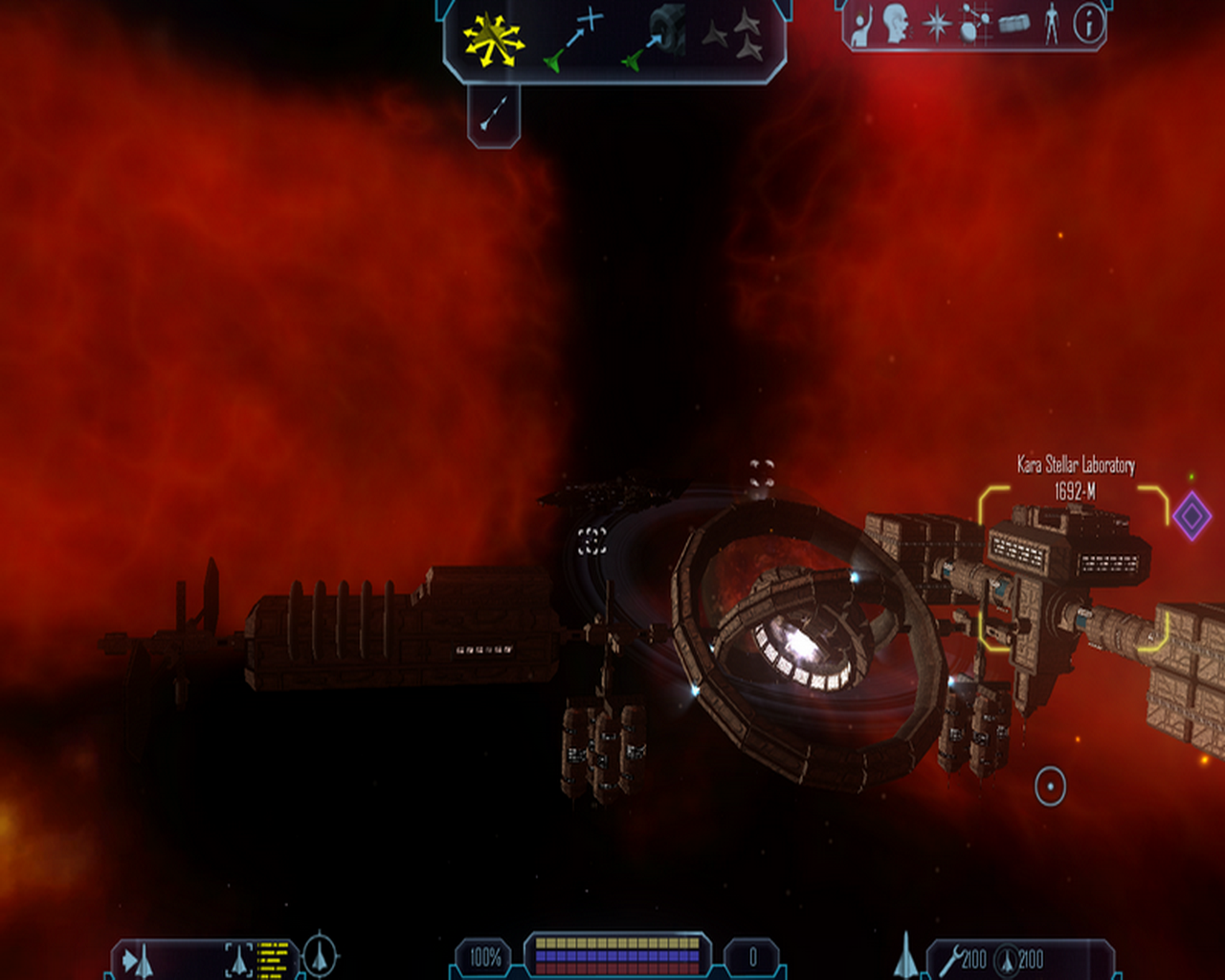Screen dimensions: 1225x980
Task: Click the single missile icon below toolbar
Action: click(x=494, y=113)
